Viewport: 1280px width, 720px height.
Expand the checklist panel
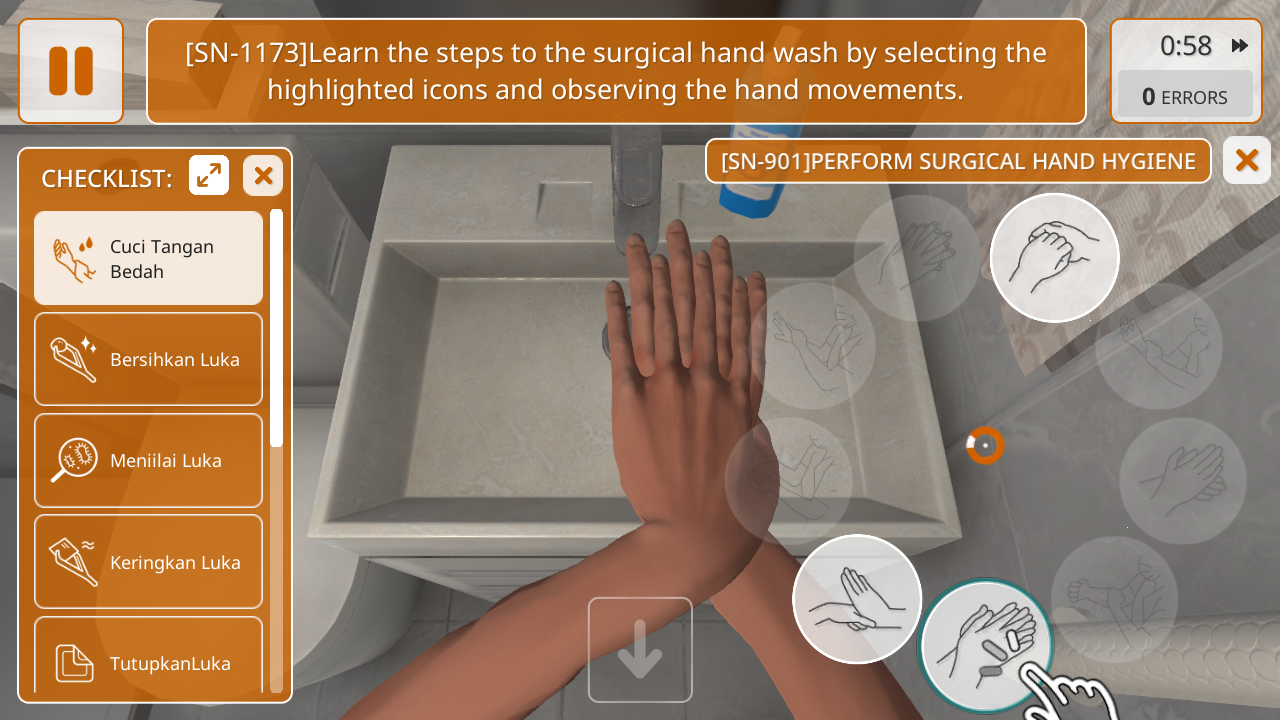(209, 176)
